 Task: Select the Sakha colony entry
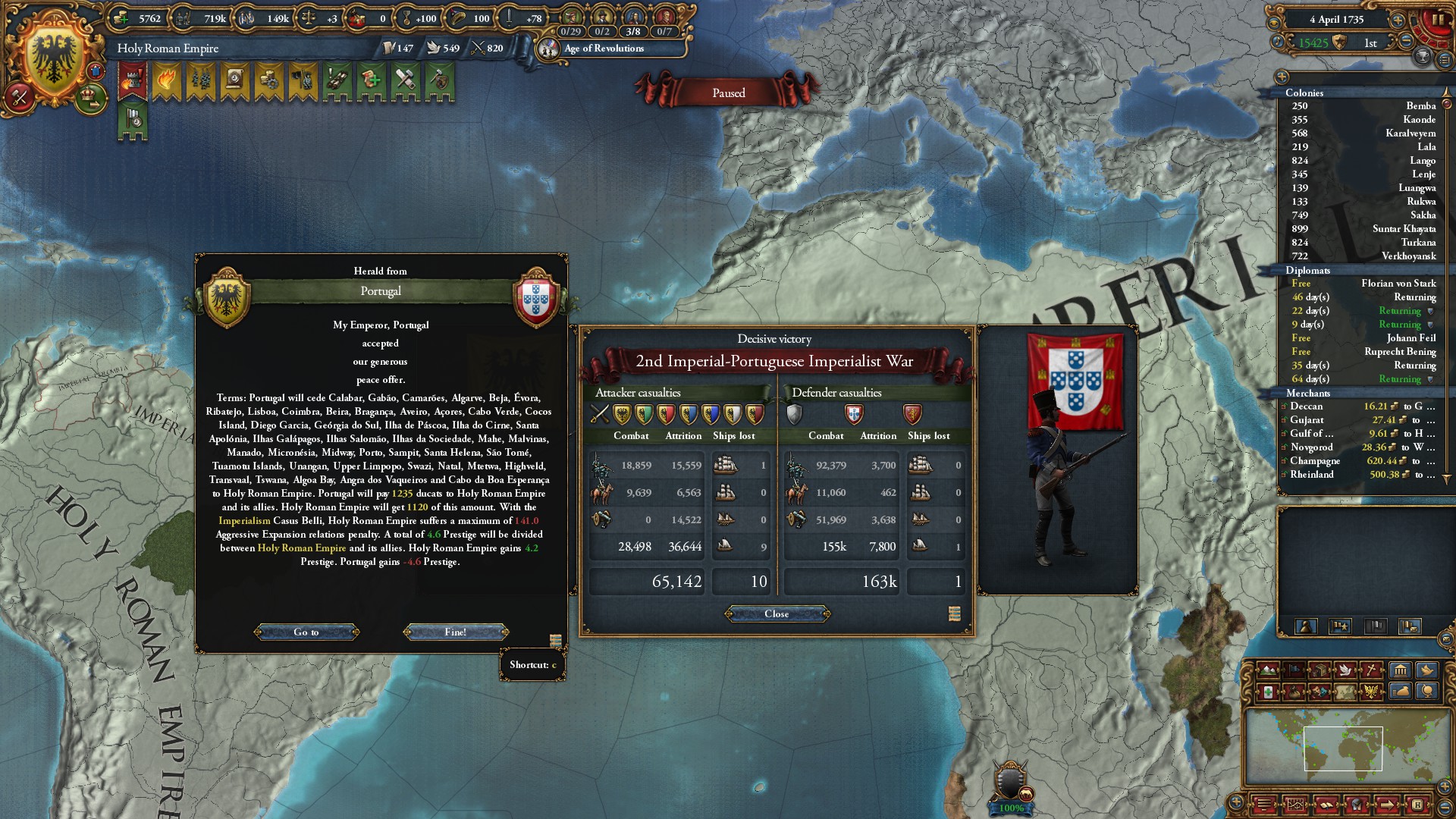tap(1363, 215)
